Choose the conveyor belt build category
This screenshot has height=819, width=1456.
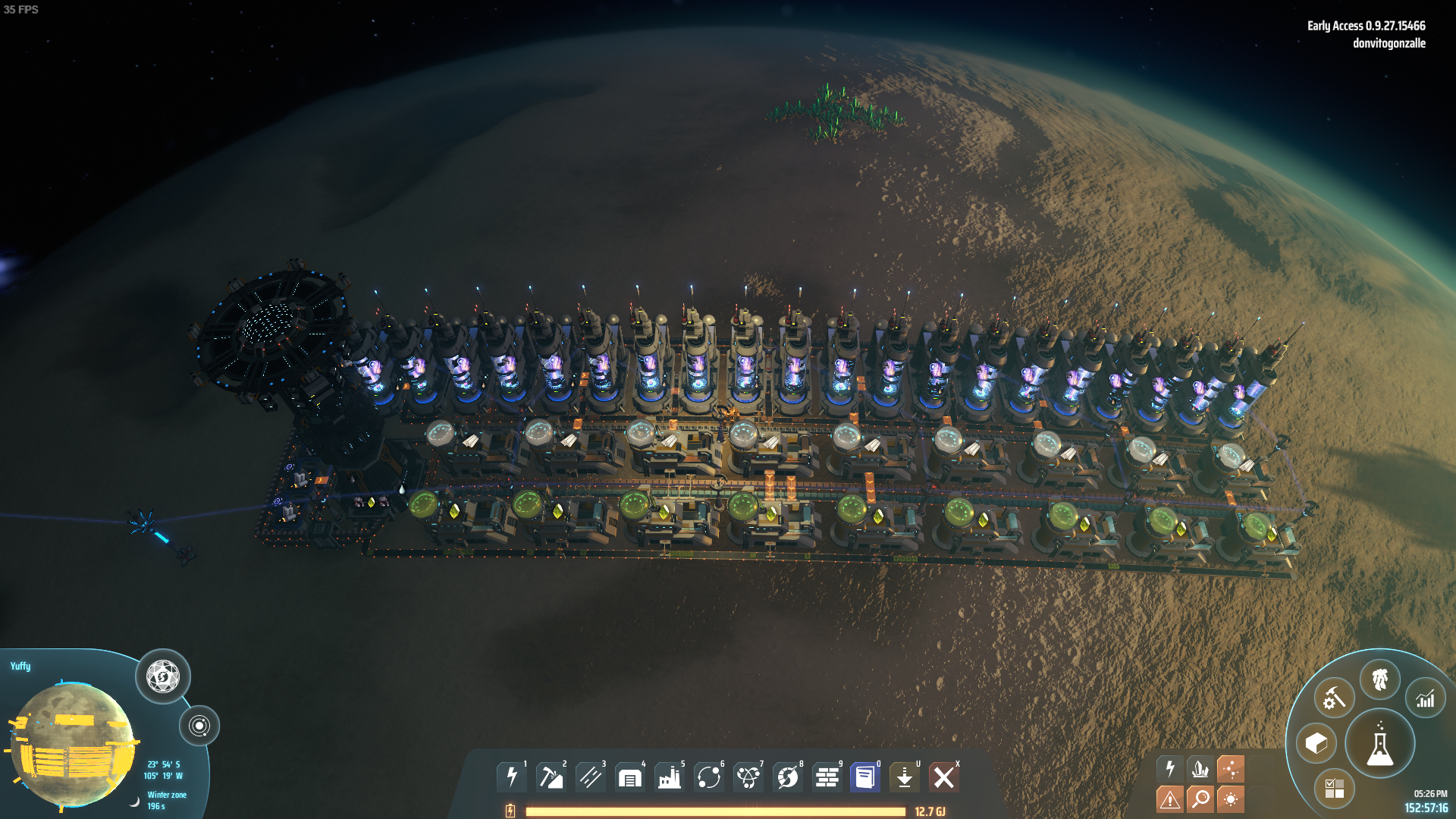pos(590,777)
